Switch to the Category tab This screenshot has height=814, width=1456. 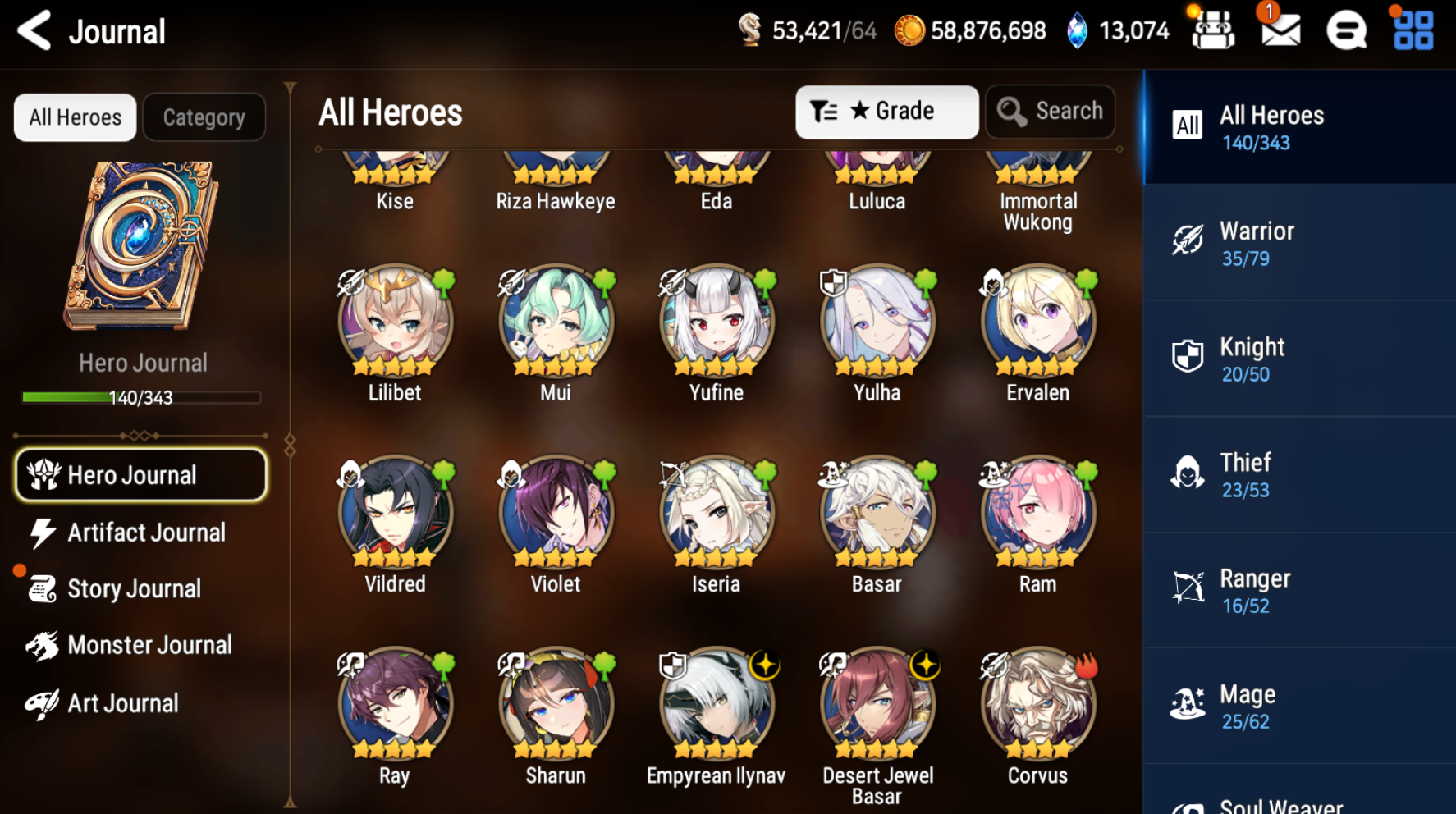click(204, 117)
